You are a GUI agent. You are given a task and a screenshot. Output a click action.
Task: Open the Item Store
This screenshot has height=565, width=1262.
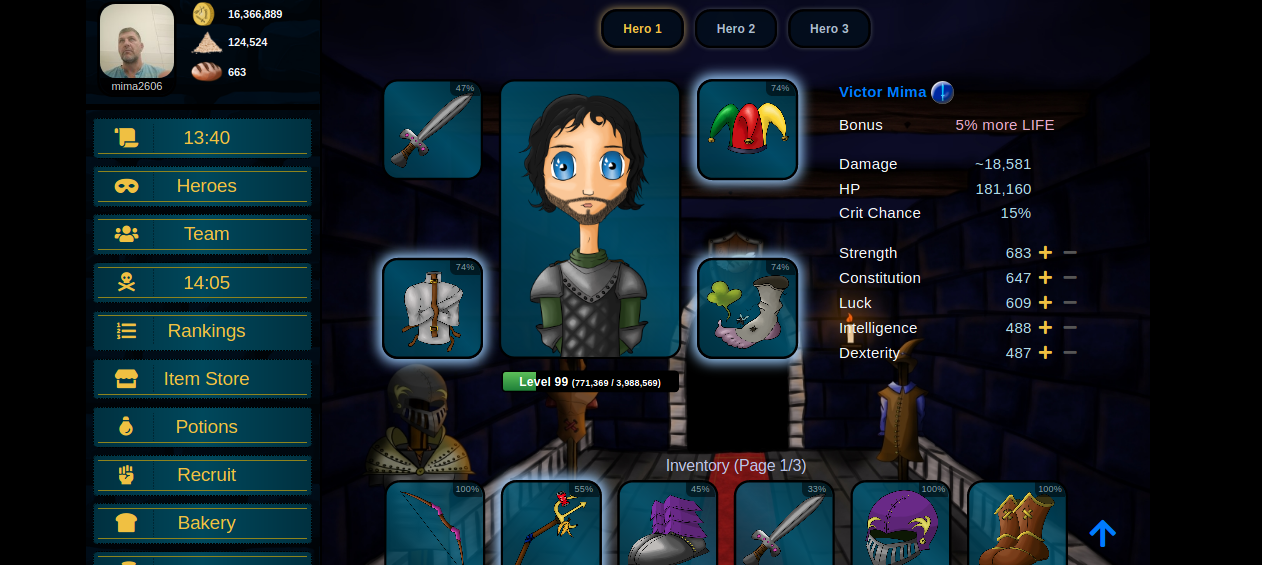click(202, 379)
